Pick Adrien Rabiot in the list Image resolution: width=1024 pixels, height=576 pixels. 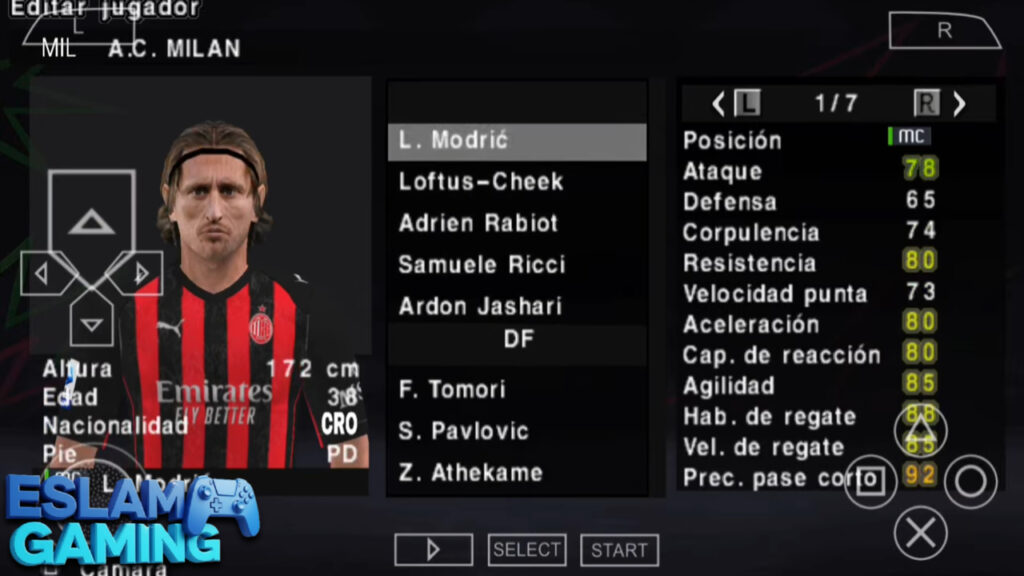(x=516, y=224)
